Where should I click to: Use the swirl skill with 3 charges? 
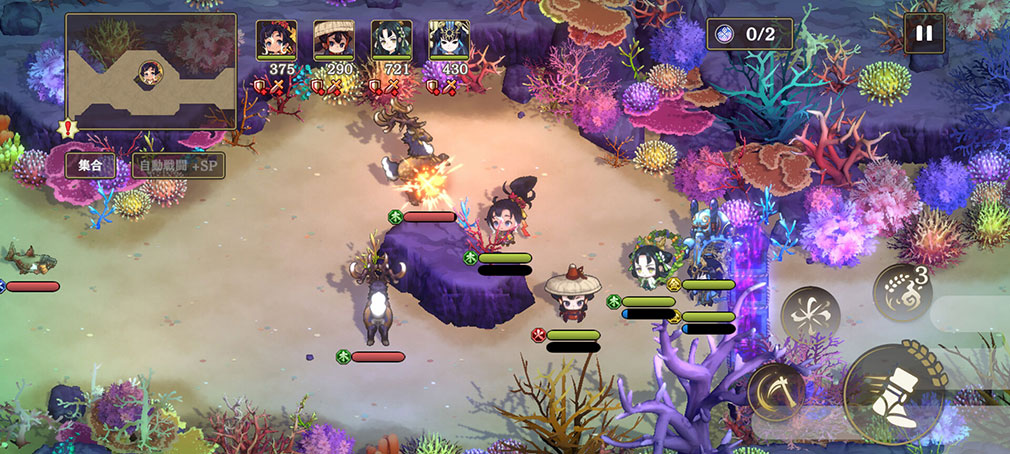point(902,292)
